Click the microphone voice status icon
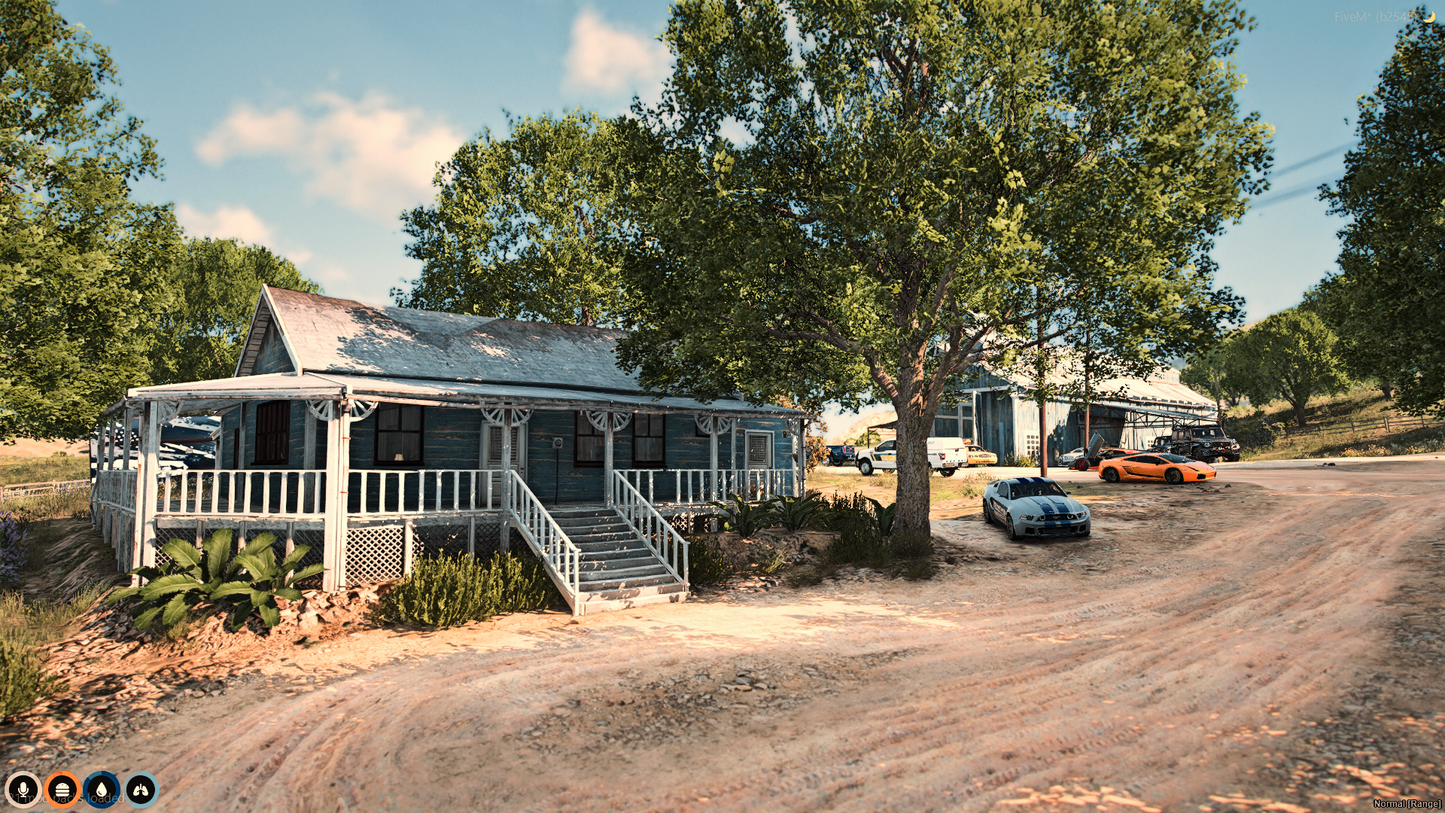The width and height of the screenshot is (1445, 813). click(22, 789)
